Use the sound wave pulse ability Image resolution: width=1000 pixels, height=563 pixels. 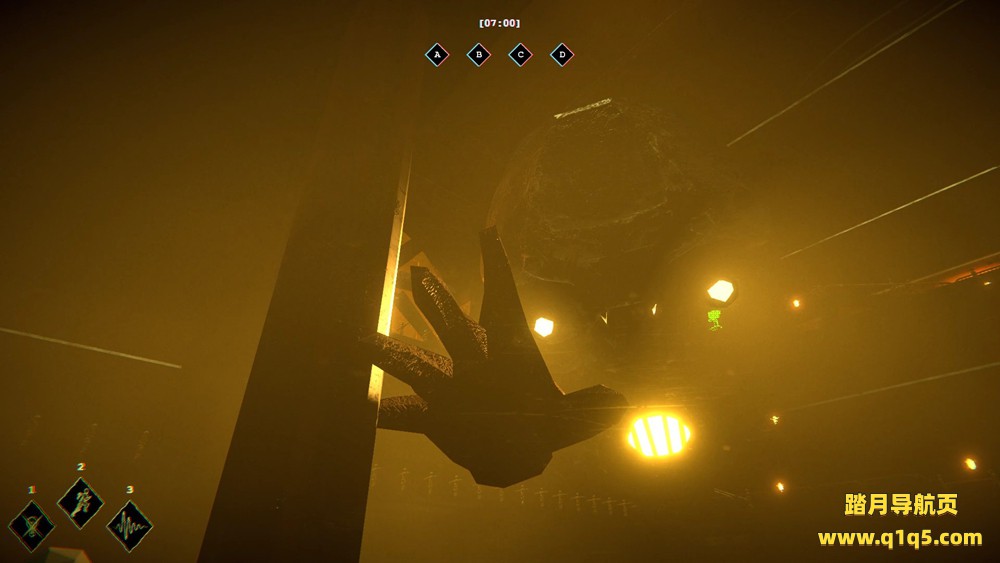pyautogui.click(x=130, y=526)
